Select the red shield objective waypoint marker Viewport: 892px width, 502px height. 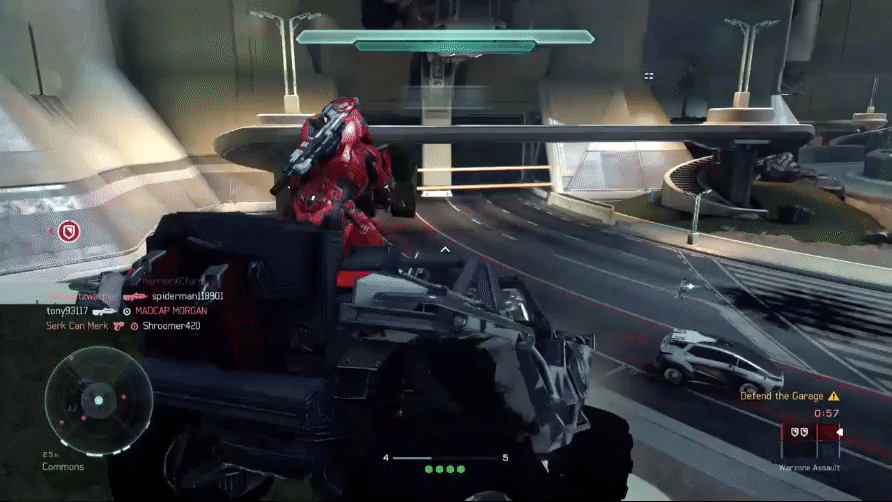click(69, 232)
